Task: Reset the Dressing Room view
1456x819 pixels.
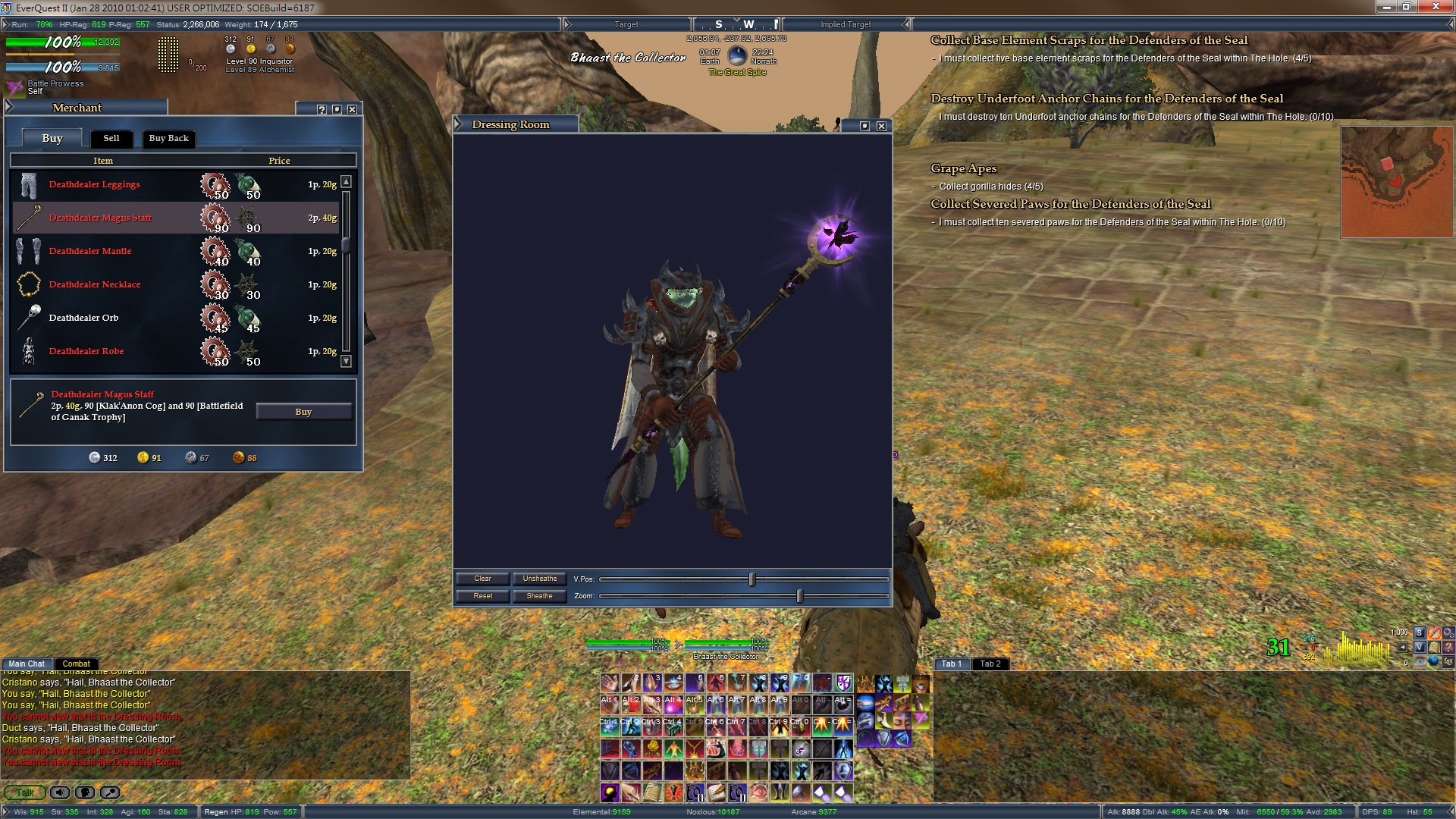Action: 482,596
